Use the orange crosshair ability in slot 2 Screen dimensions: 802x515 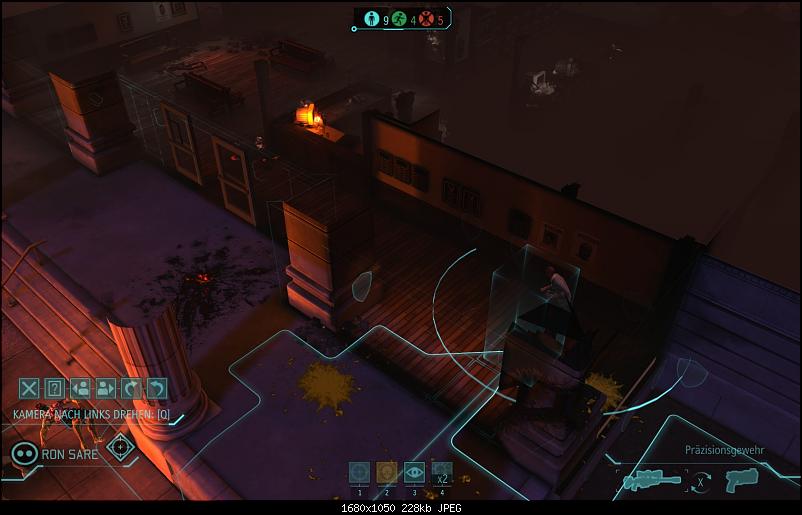(x=387, y=473)
